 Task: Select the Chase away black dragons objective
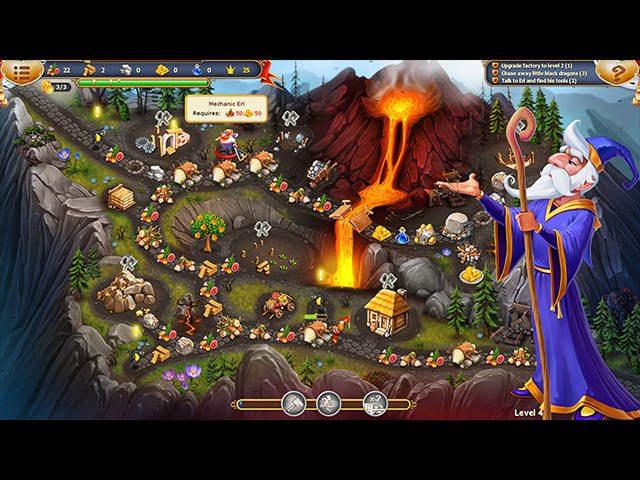pos(543,73)
